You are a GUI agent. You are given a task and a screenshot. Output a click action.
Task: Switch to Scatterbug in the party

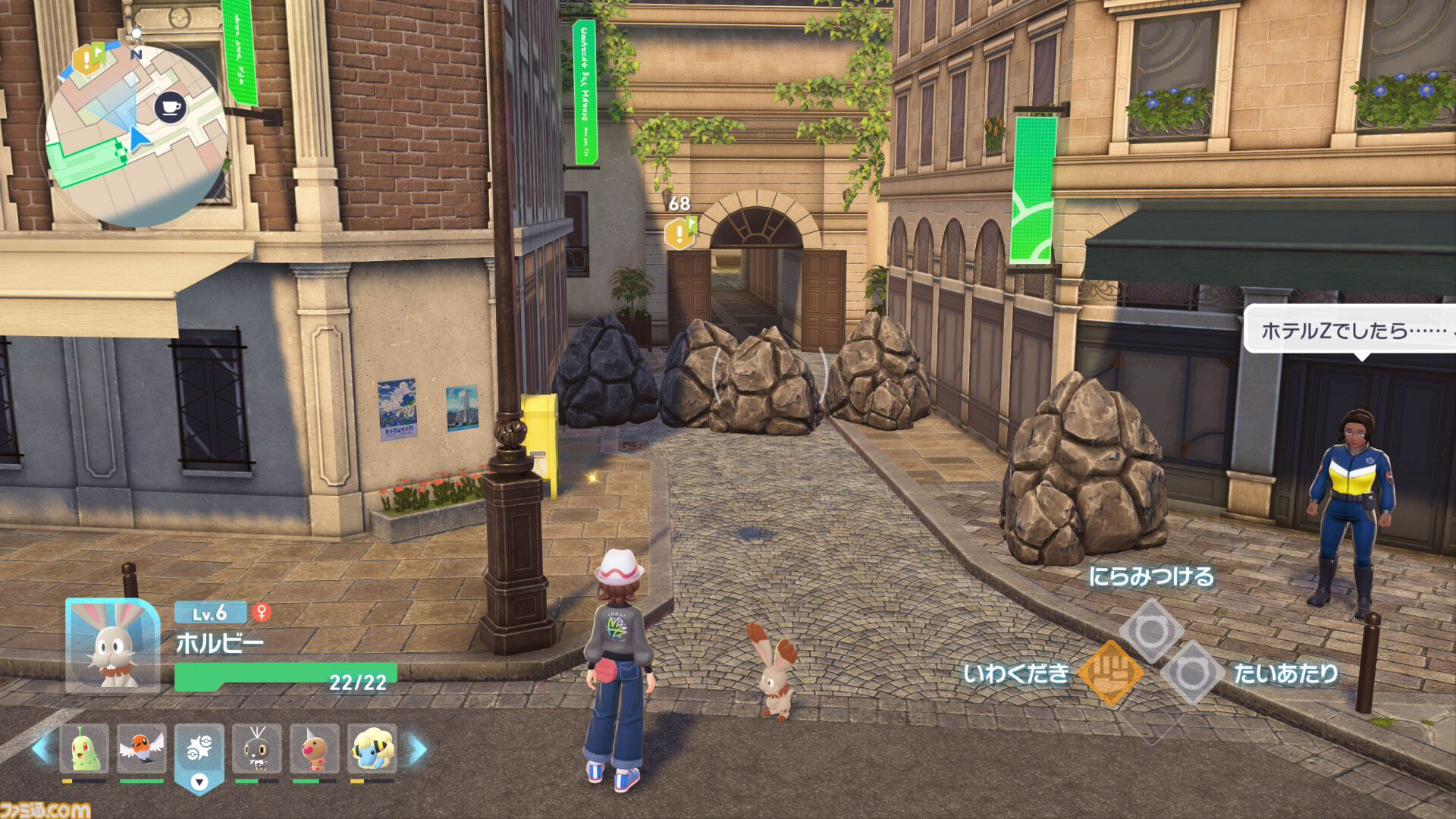257,748
